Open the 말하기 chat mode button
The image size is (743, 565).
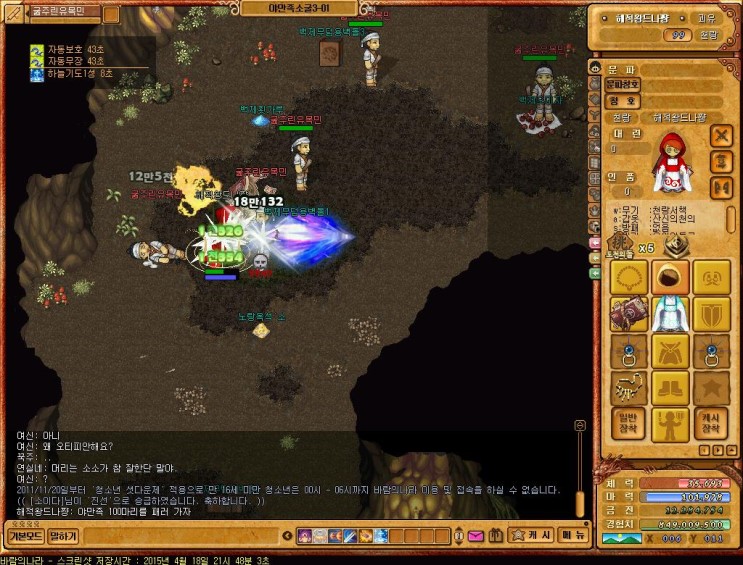(63, 536)
